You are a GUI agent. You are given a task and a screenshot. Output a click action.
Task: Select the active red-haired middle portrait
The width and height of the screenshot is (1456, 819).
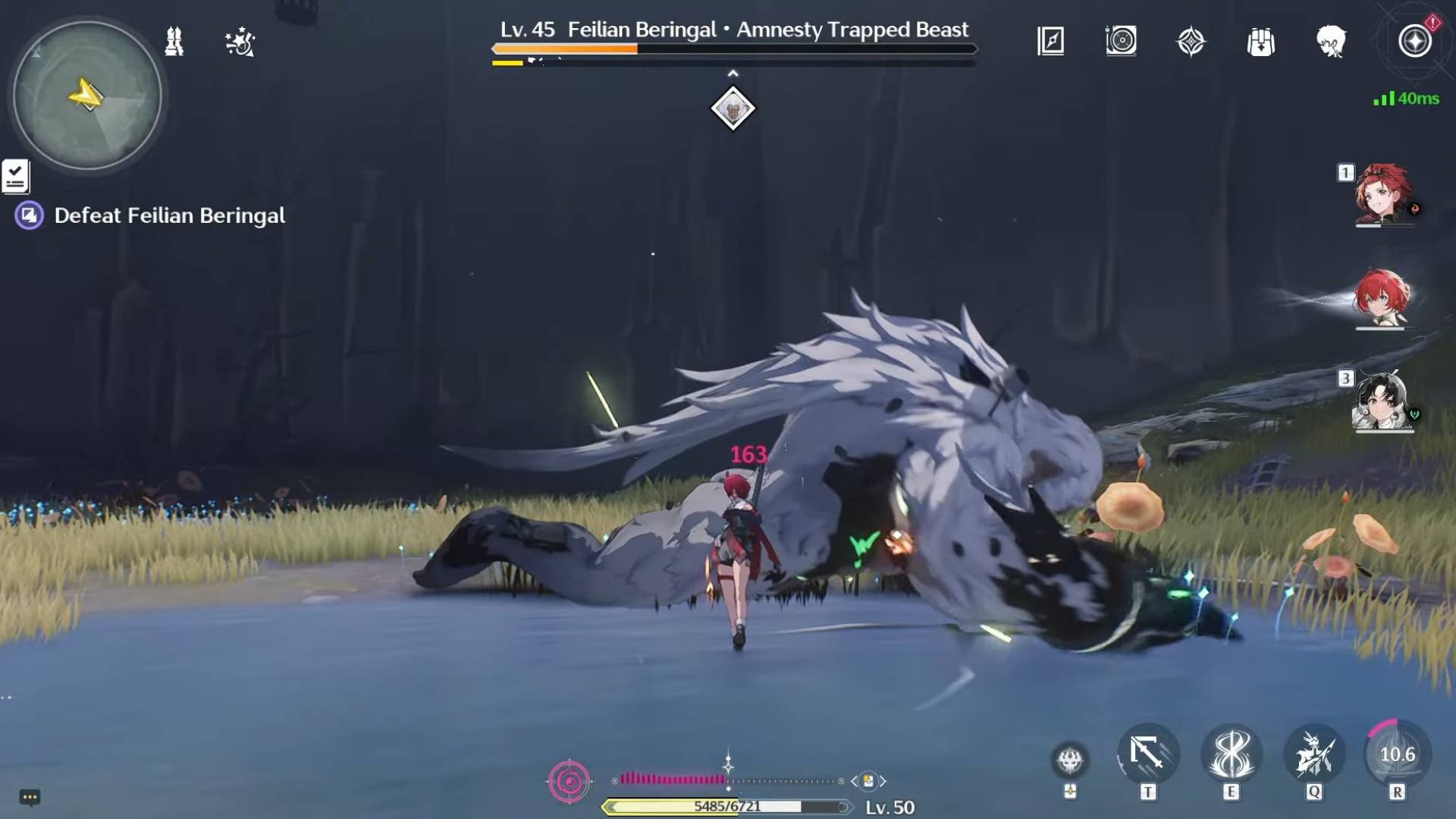pos(1382,297)
